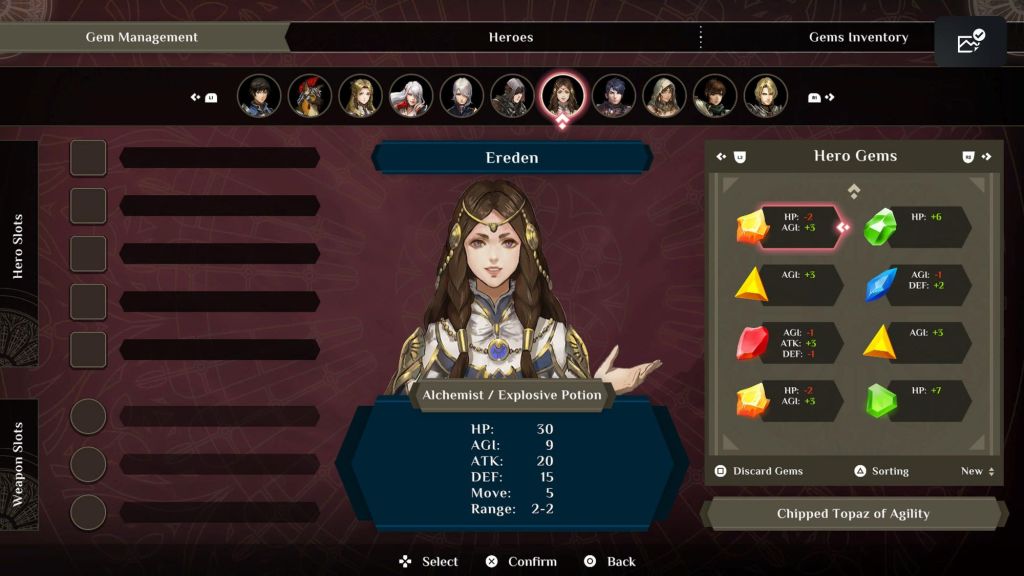
Task: Click the chart overlay icon in the corner
Action: point(970,42)
